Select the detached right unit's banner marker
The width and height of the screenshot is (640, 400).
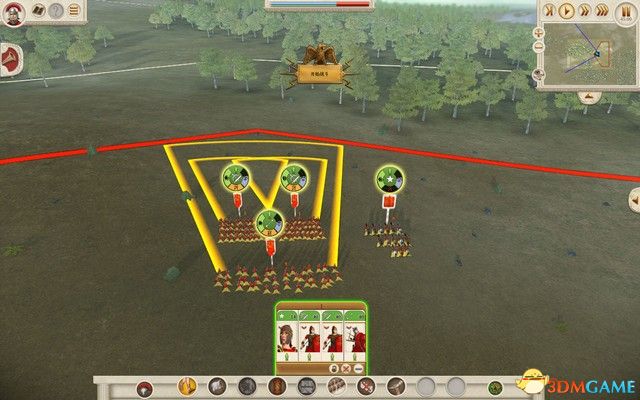point(389,181)
